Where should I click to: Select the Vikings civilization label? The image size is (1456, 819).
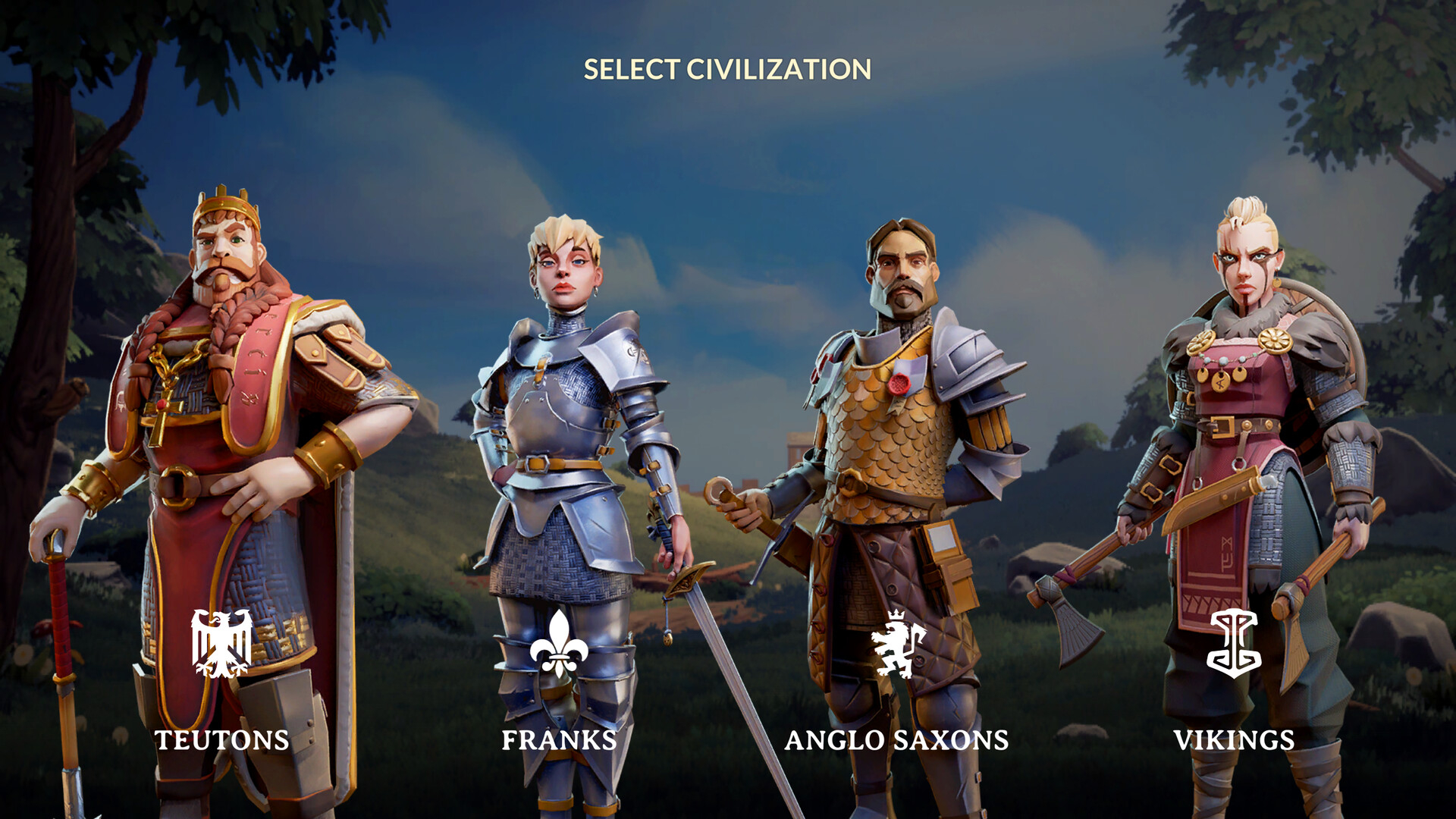coord(1234,740)
